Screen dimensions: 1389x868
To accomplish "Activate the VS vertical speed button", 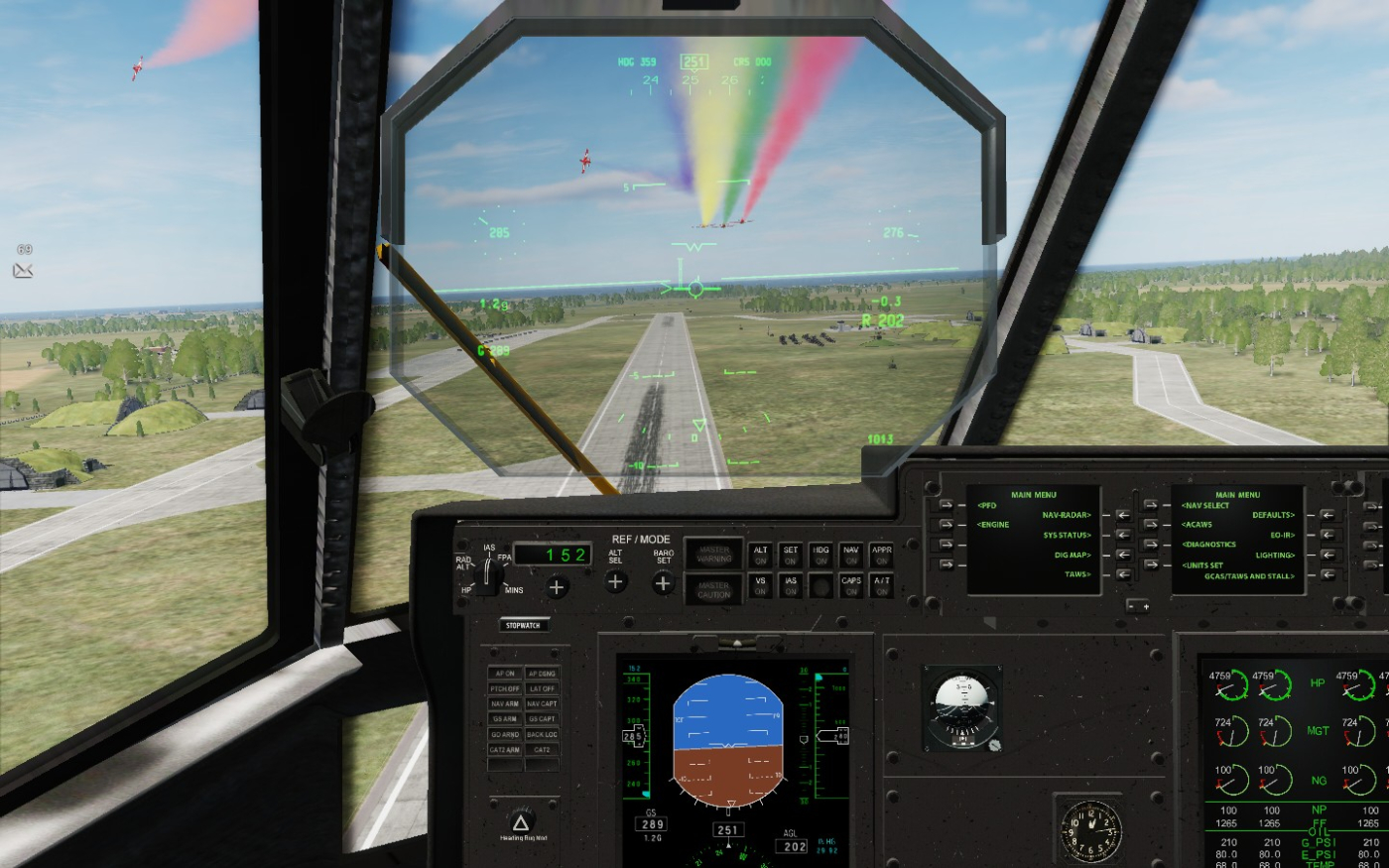I will [x=761, y=585].
